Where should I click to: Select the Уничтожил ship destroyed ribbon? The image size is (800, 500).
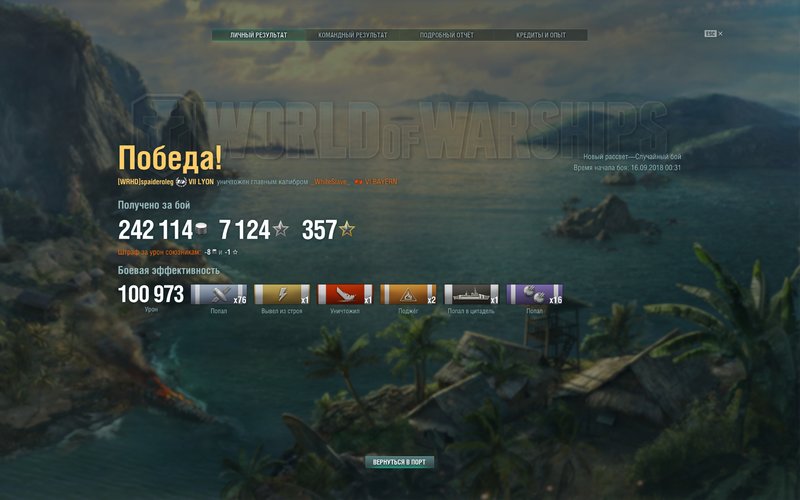coord(345,294)
